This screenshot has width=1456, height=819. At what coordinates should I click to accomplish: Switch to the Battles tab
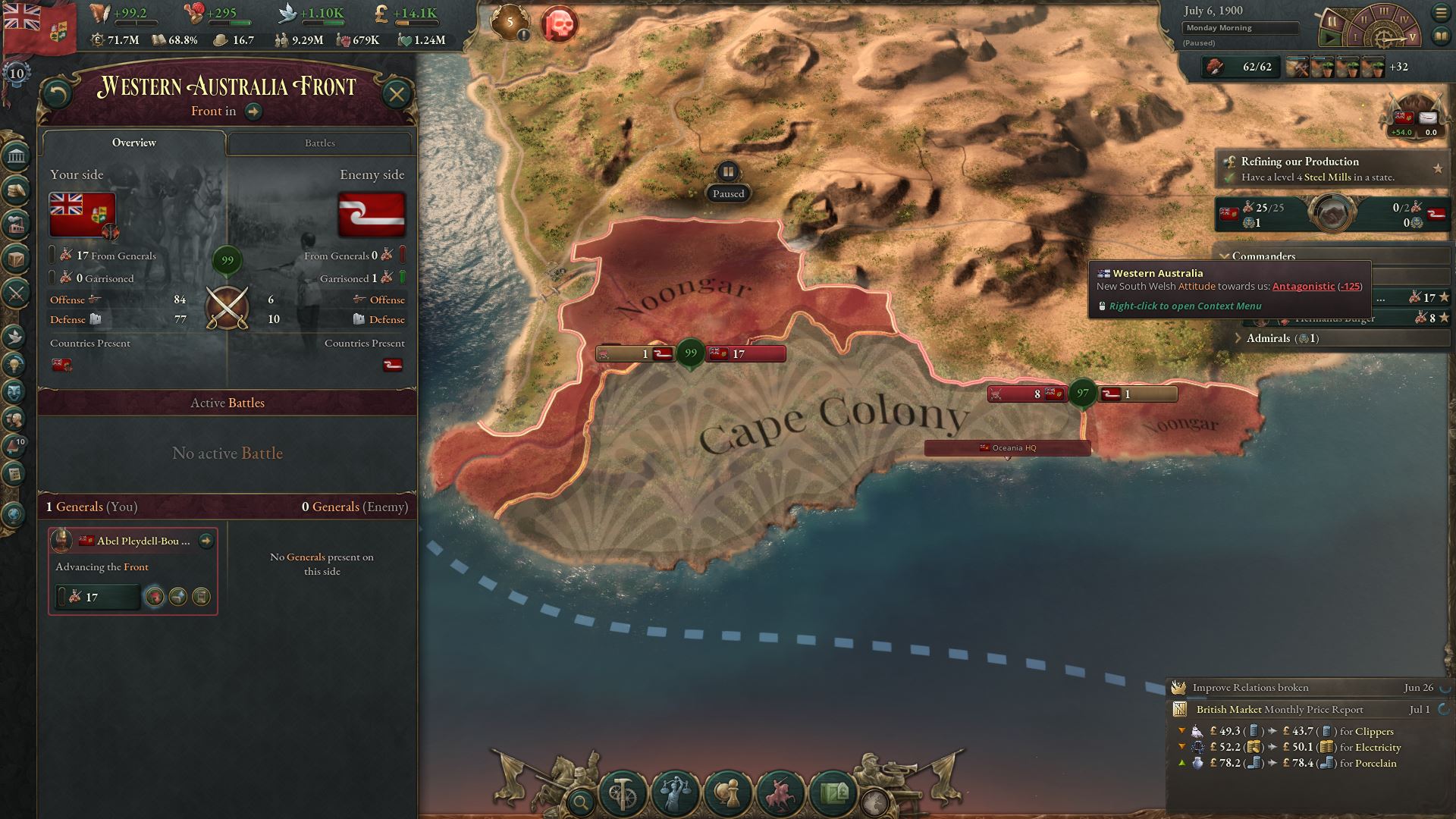[x=318, y=143]
